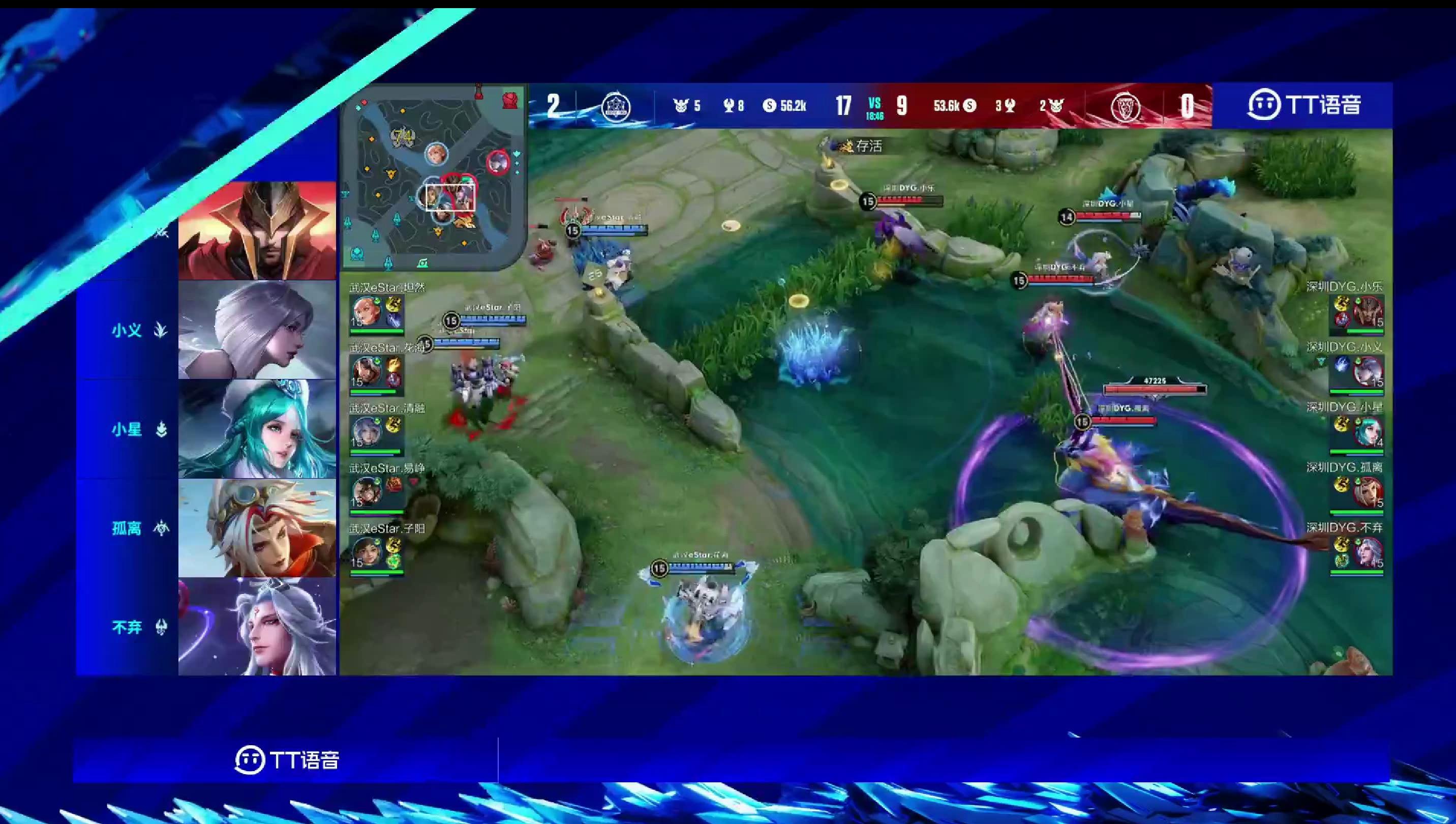Select DYG 小义's hero icon in the right roster
The width and height of the screenshot is (1456, 824).
coord(1368,371)
